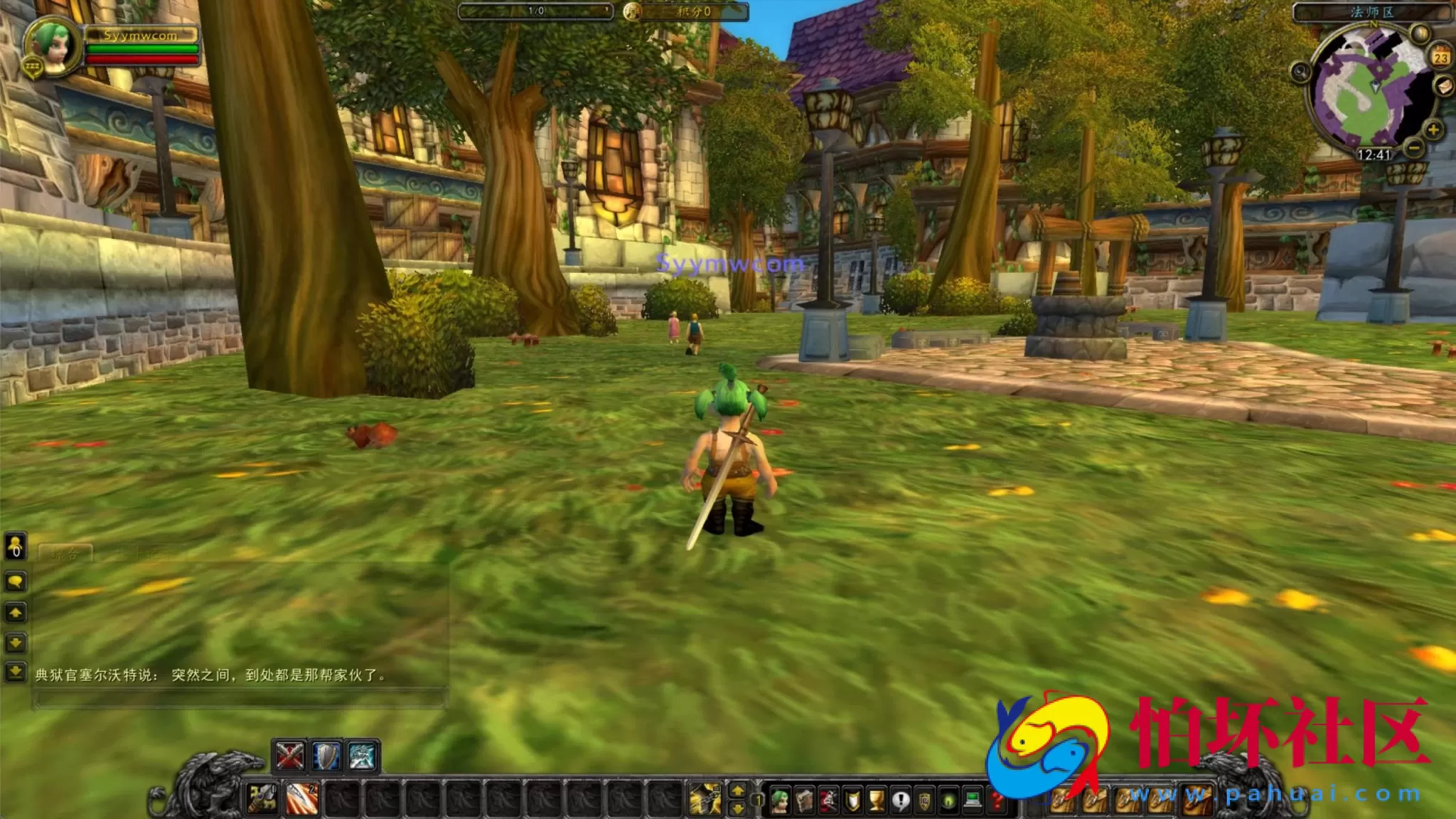Open the new mail icon next to the minimap
Image resolution: width=1456 pixels, height=819 pixels.
[1443, 87]
